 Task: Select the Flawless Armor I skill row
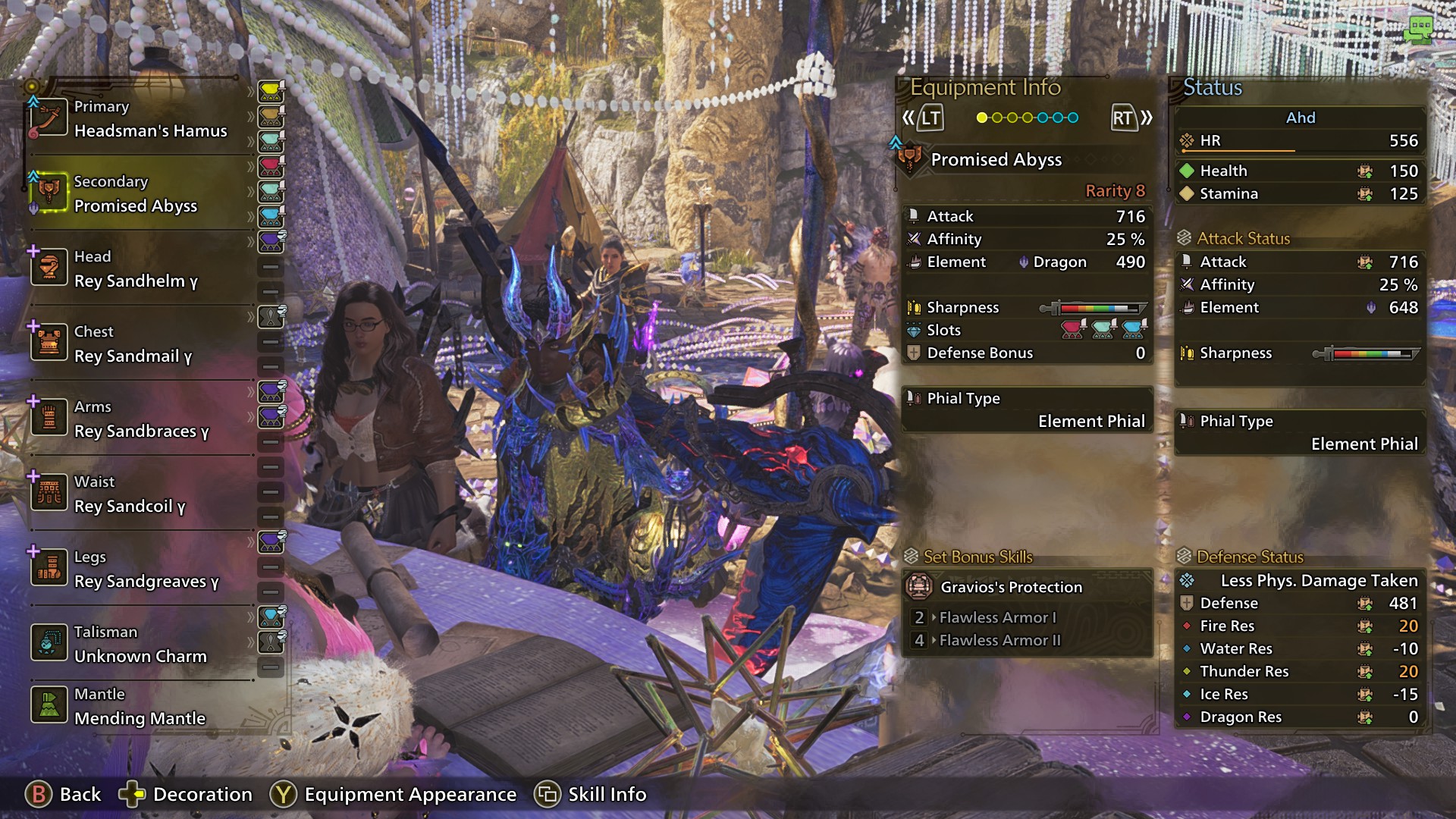pos(997,618)
